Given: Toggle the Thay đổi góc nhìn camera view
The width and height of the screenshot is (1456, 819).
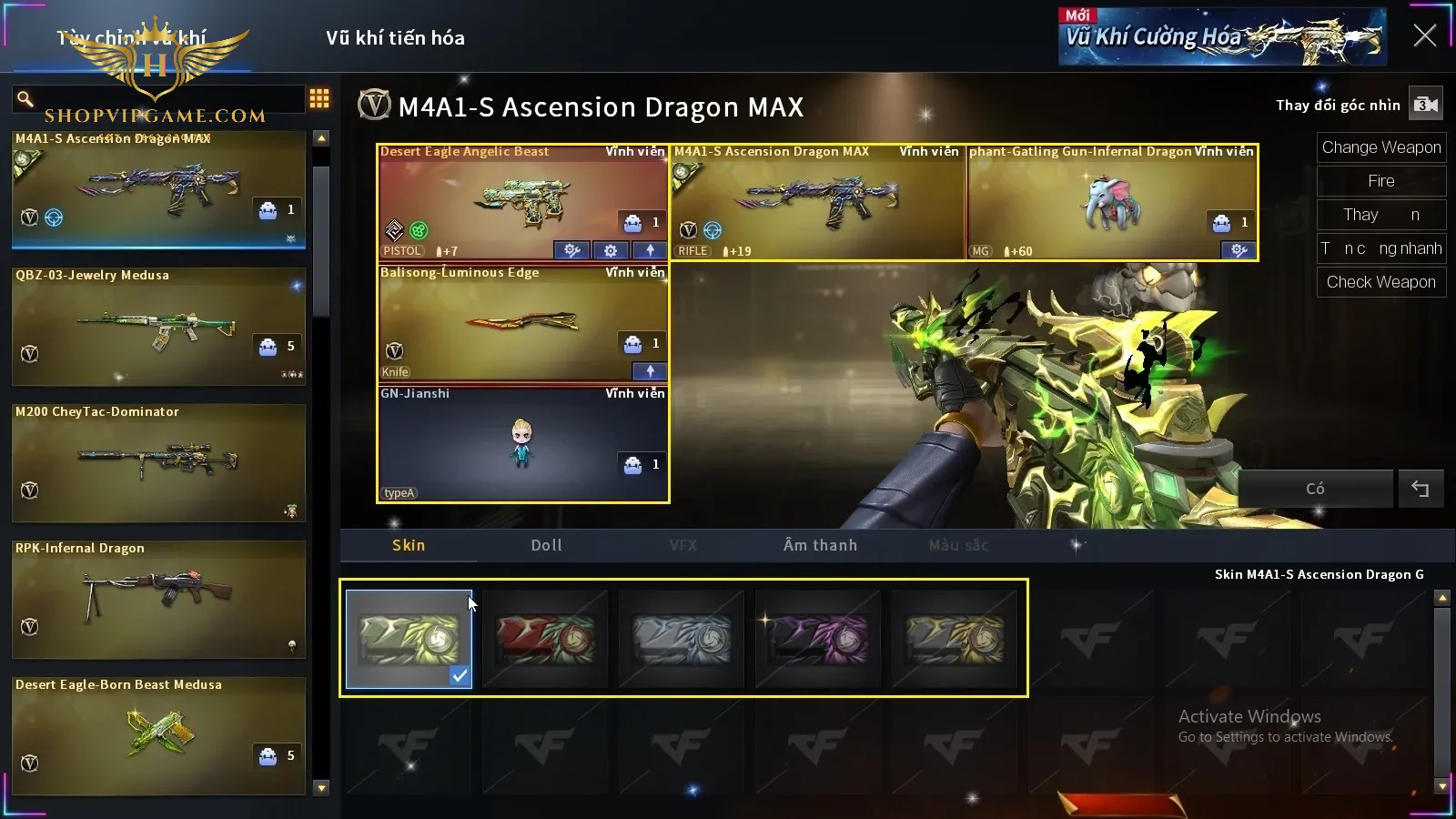Looking at the screenshot, I should (1425, 105).
